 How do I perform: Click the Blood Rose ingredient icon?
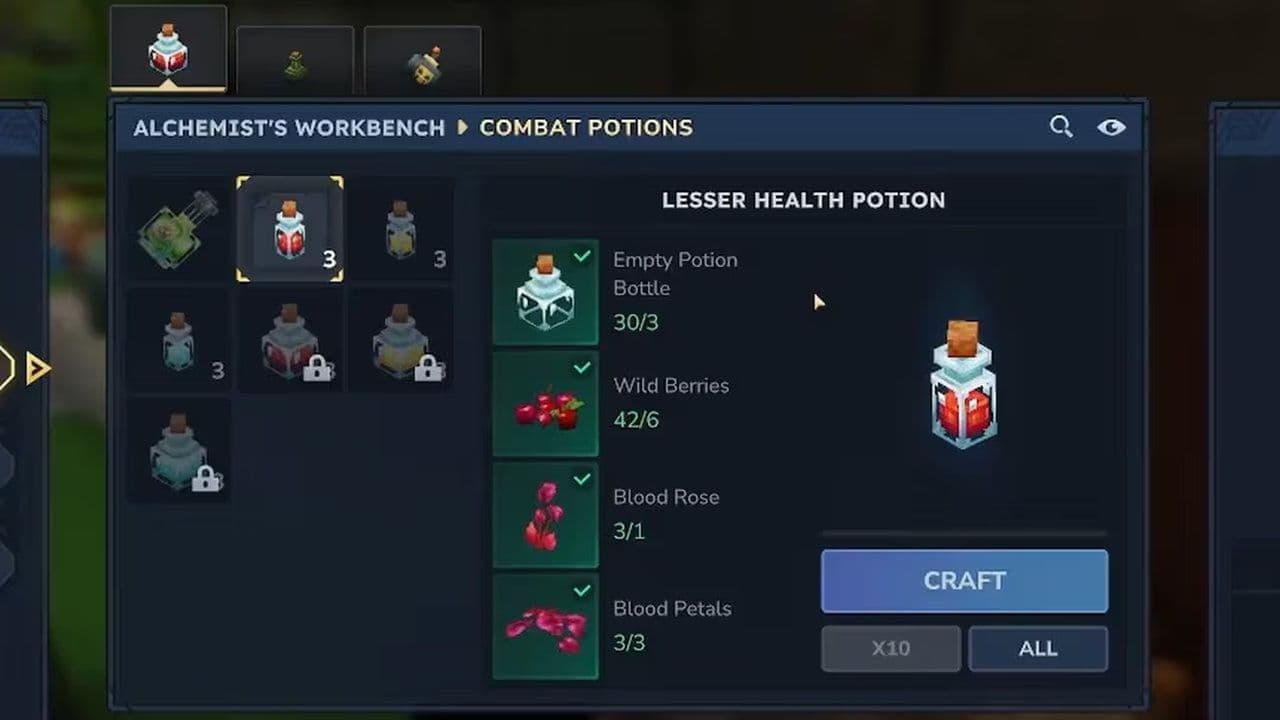545,514
